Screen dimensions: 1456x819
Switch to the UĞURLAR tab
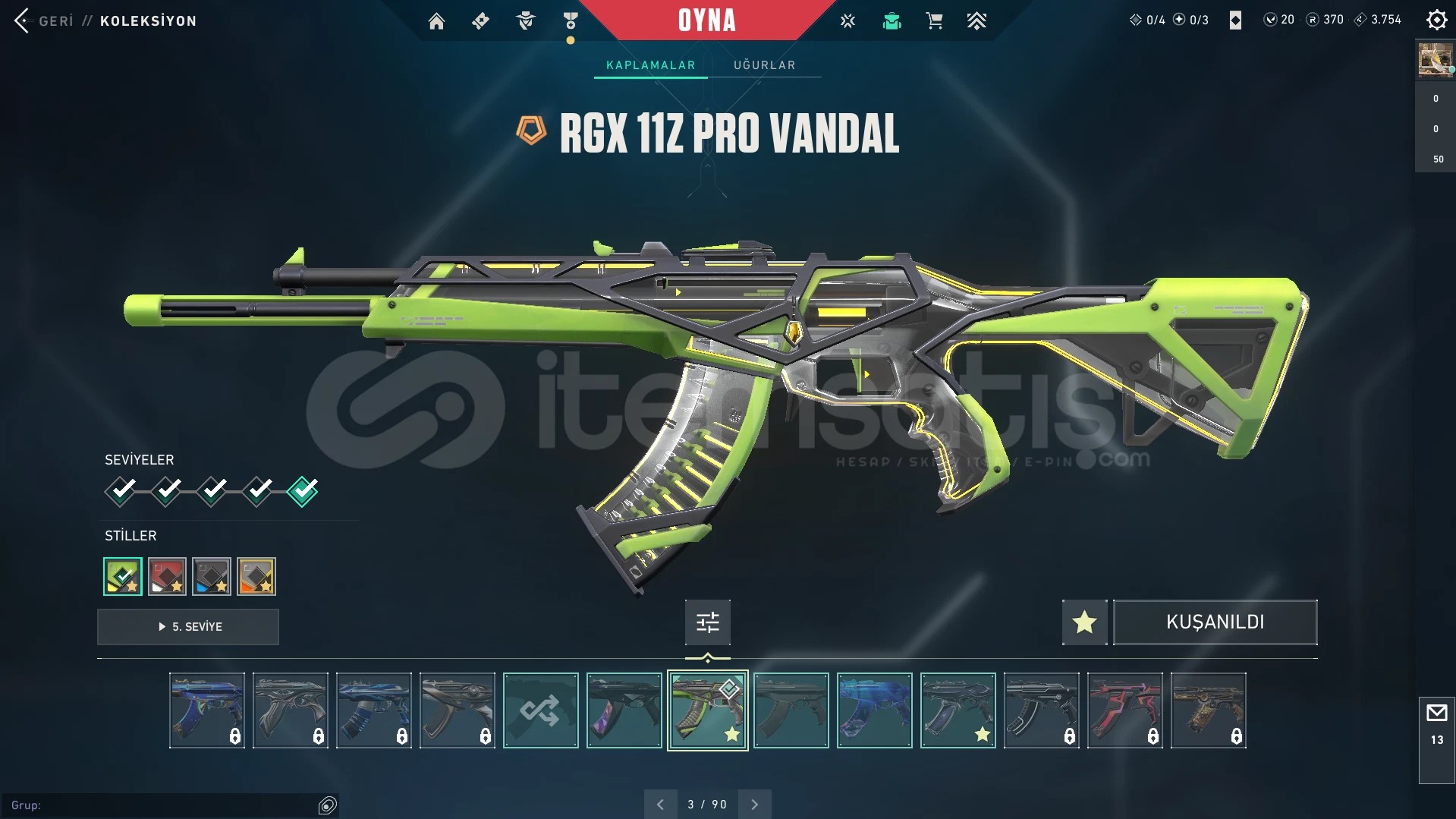point(764,65)
